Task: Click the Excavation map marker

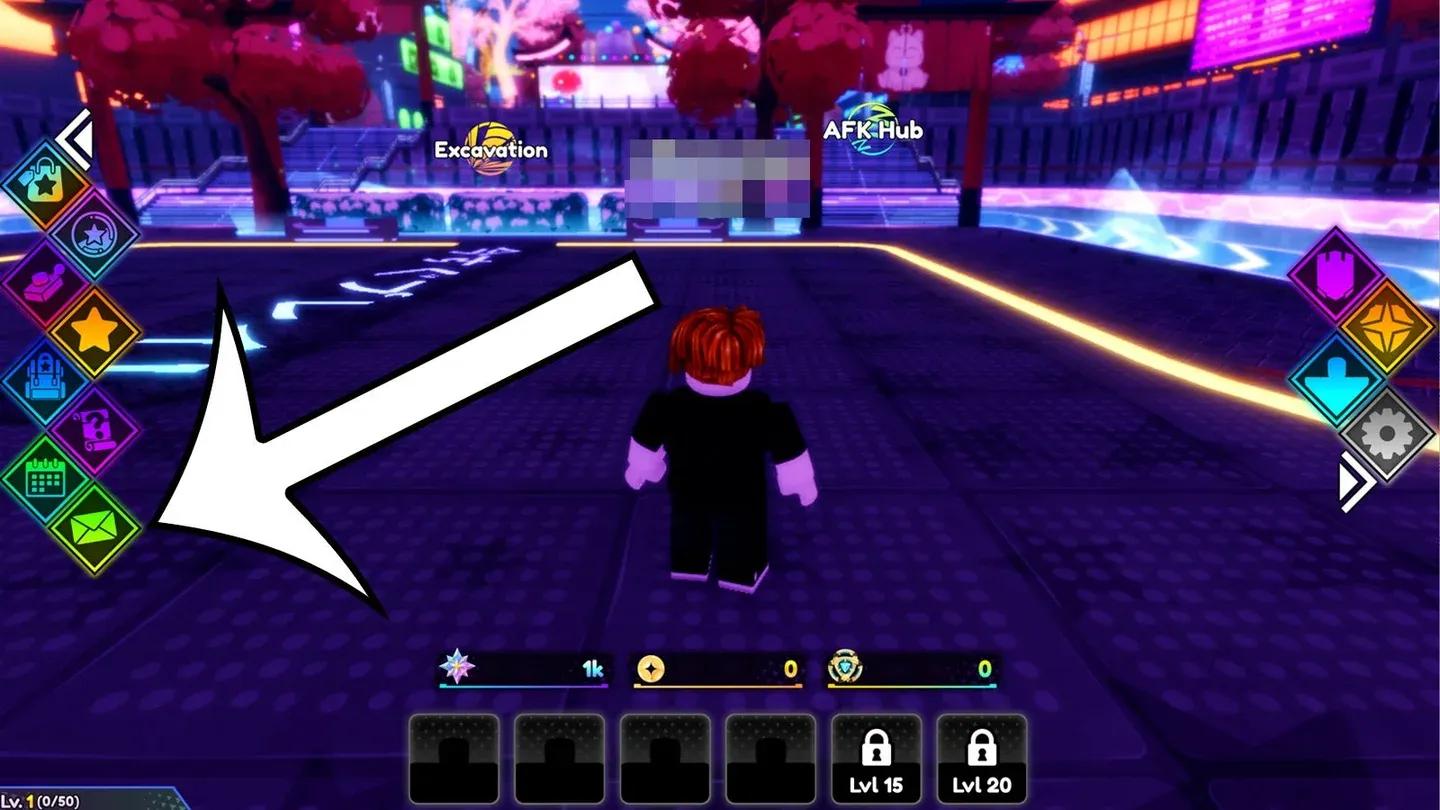Action: [x=488, y=150]
